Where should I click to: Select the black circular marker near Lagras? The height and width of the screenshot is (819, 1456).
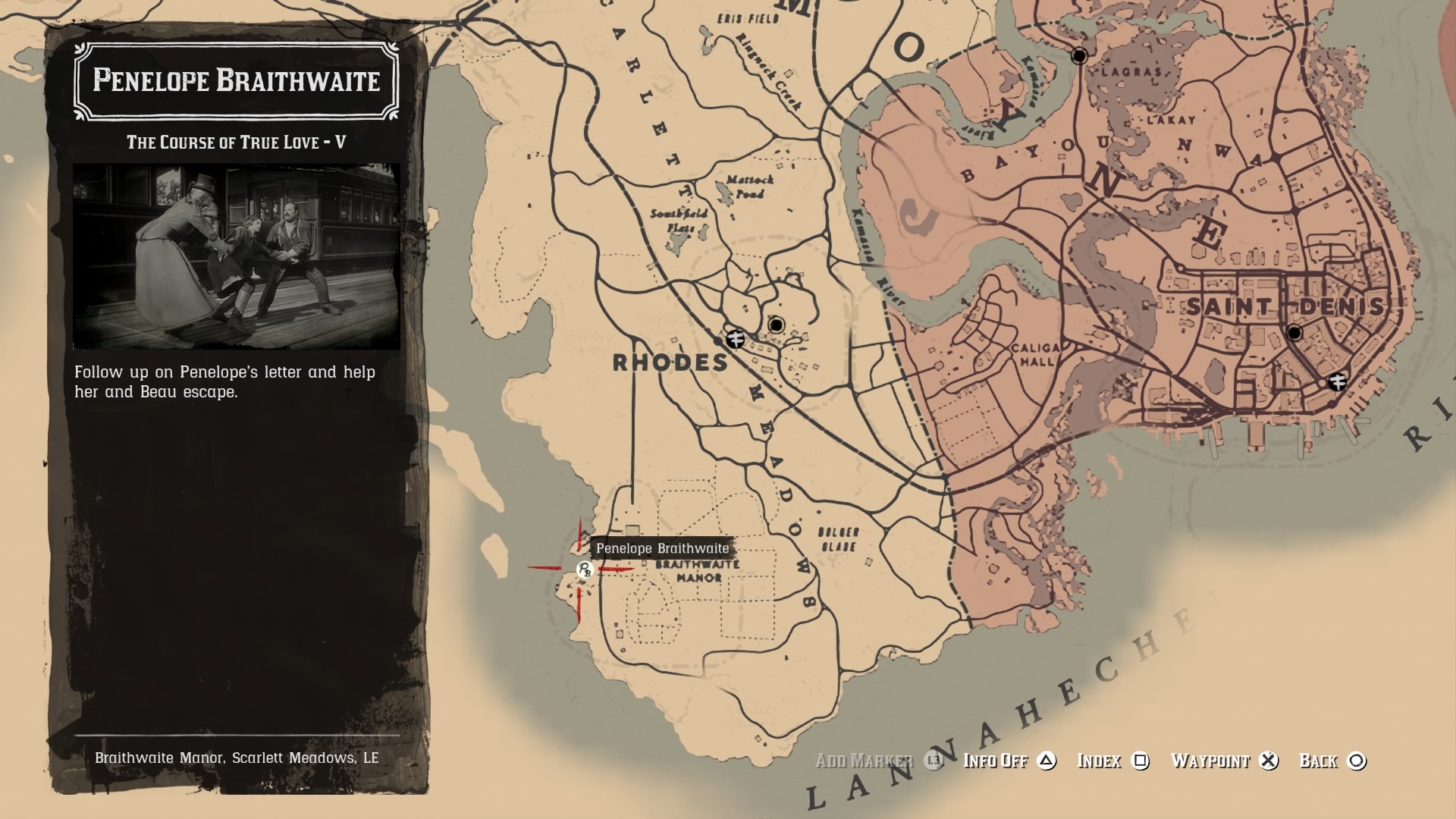[1078, 54]
